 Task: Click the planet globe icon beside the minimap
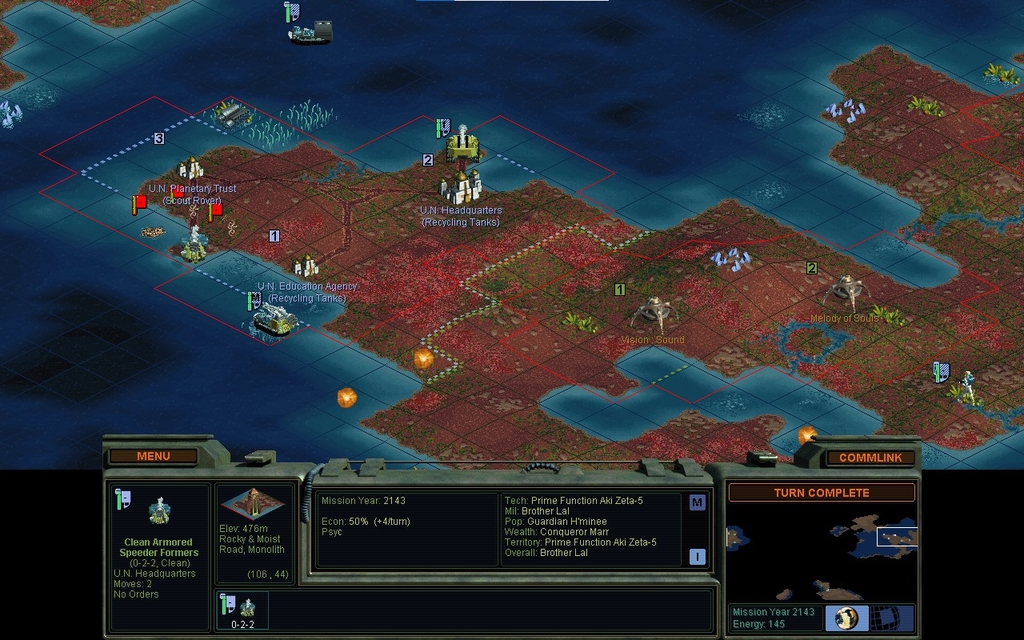(846, 617)
